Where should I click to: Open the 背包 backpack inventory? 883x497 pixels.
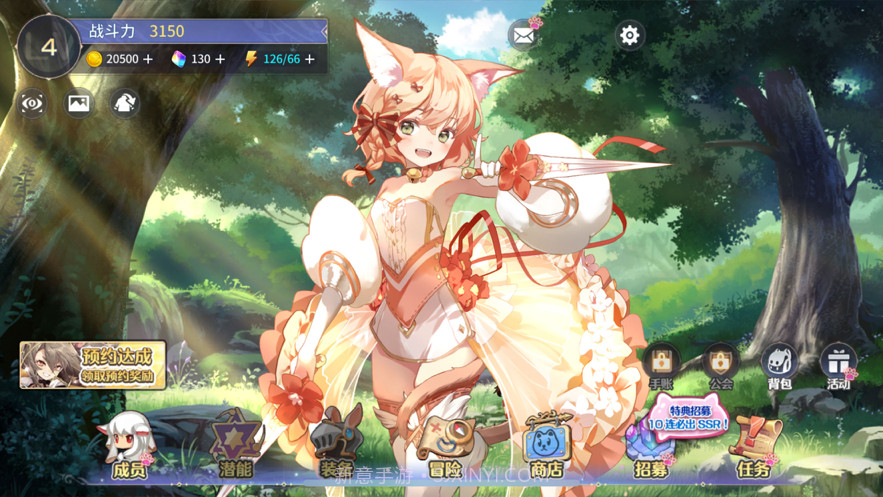779,366
